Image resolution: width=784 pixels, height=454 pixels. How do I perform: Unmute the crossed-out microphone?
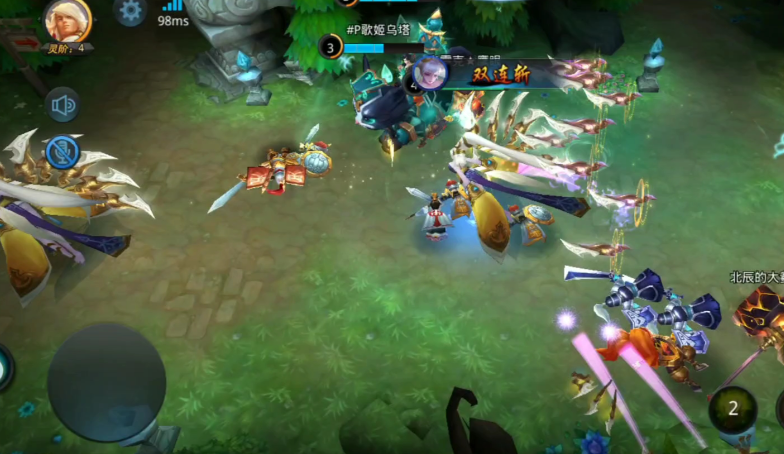62,152
